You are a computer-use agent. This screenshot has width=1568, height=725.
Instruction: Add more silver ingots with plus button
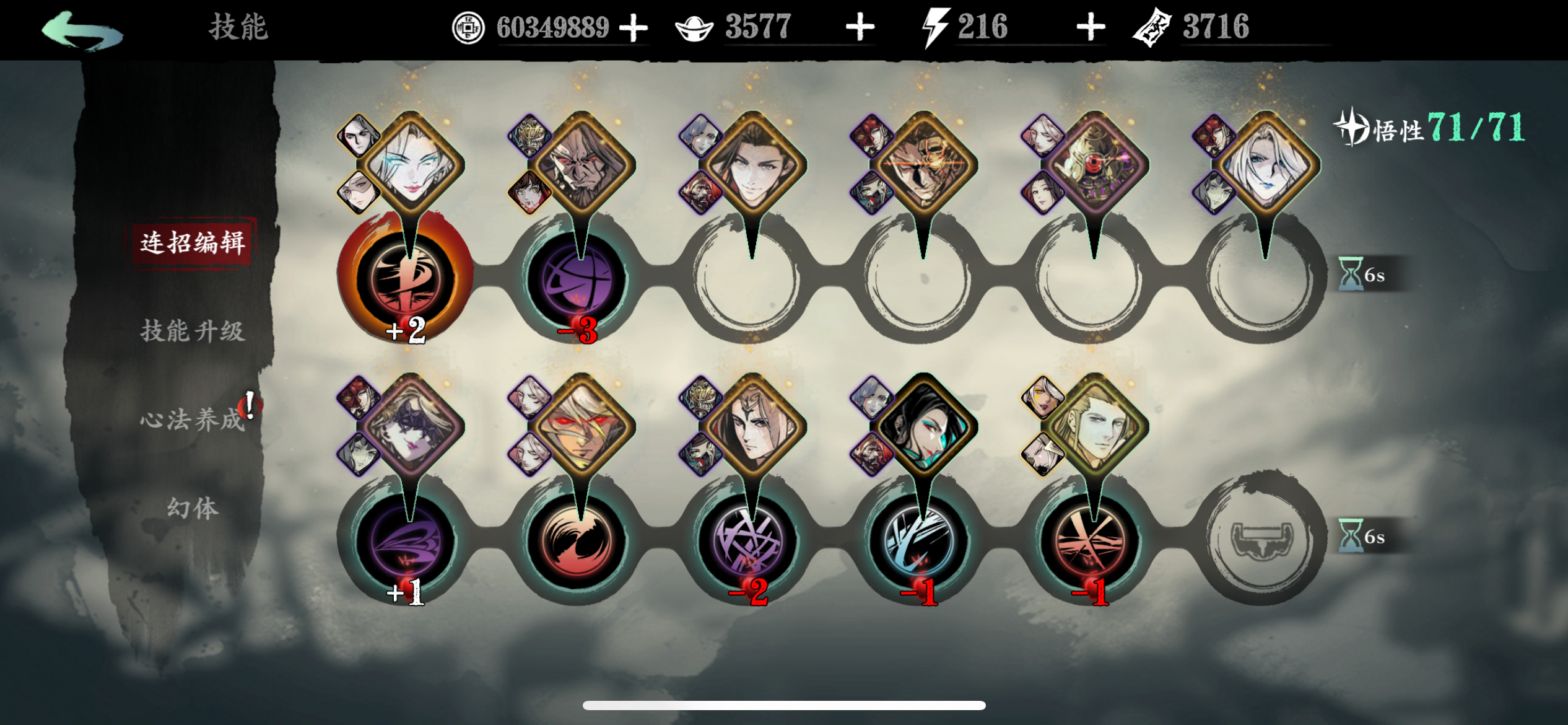[x=860, y=28]
